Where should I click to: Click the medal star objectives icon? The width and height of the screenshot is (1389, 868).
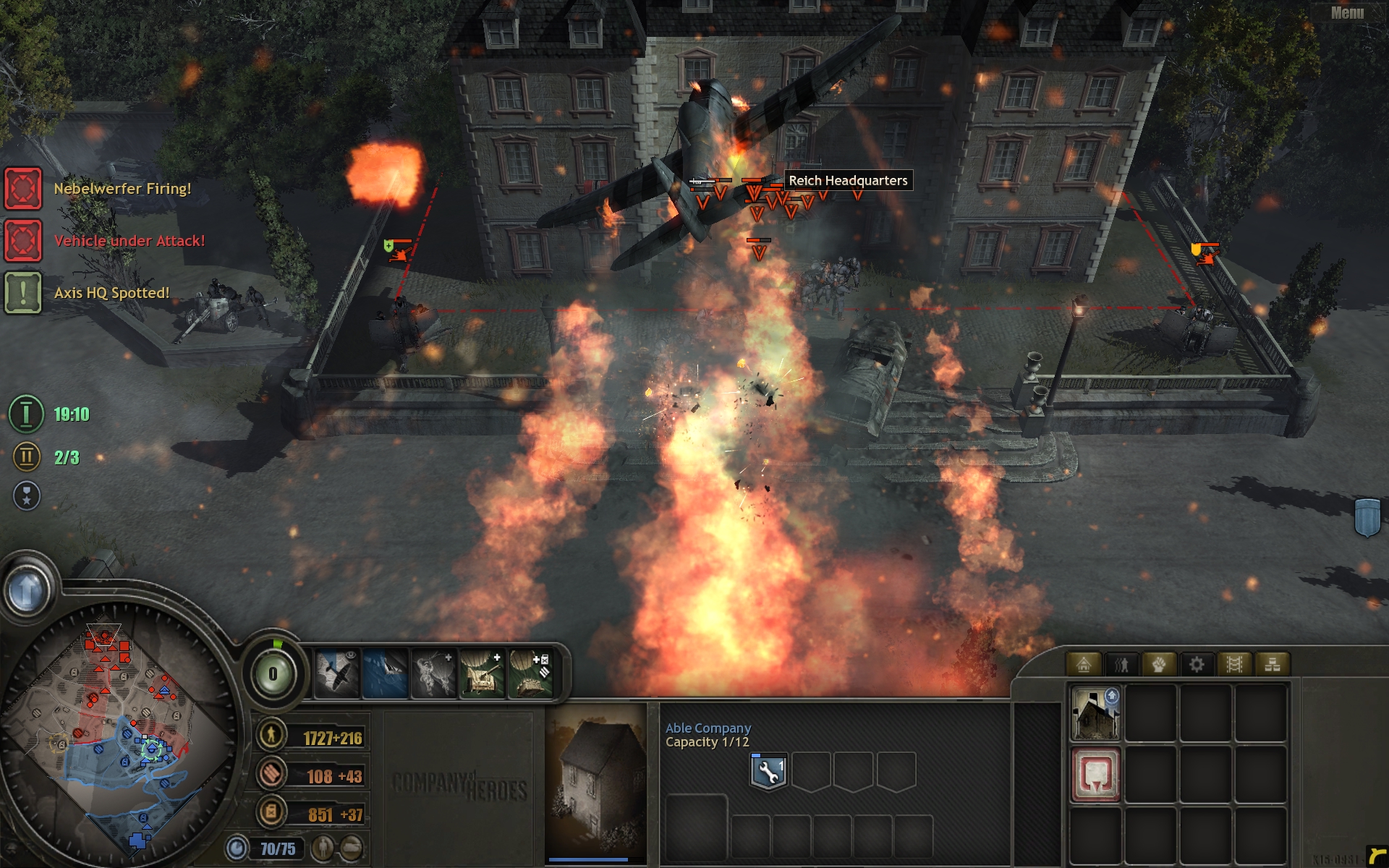point(27,496)
